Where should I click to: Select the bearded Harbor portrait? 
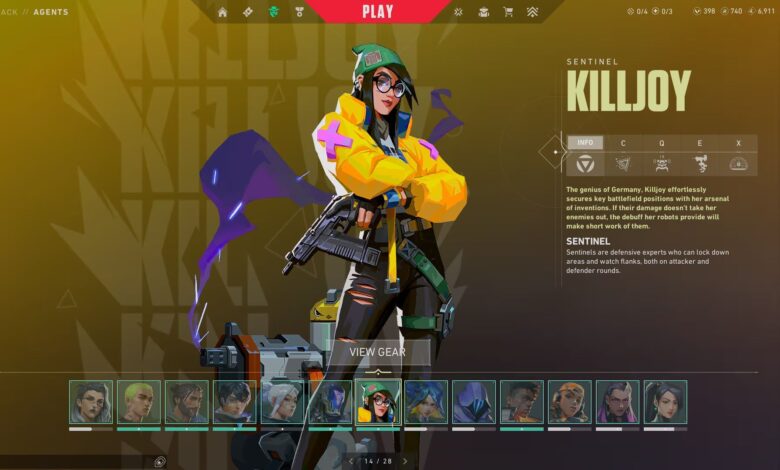pyautogui.click(x=187, y=401)
